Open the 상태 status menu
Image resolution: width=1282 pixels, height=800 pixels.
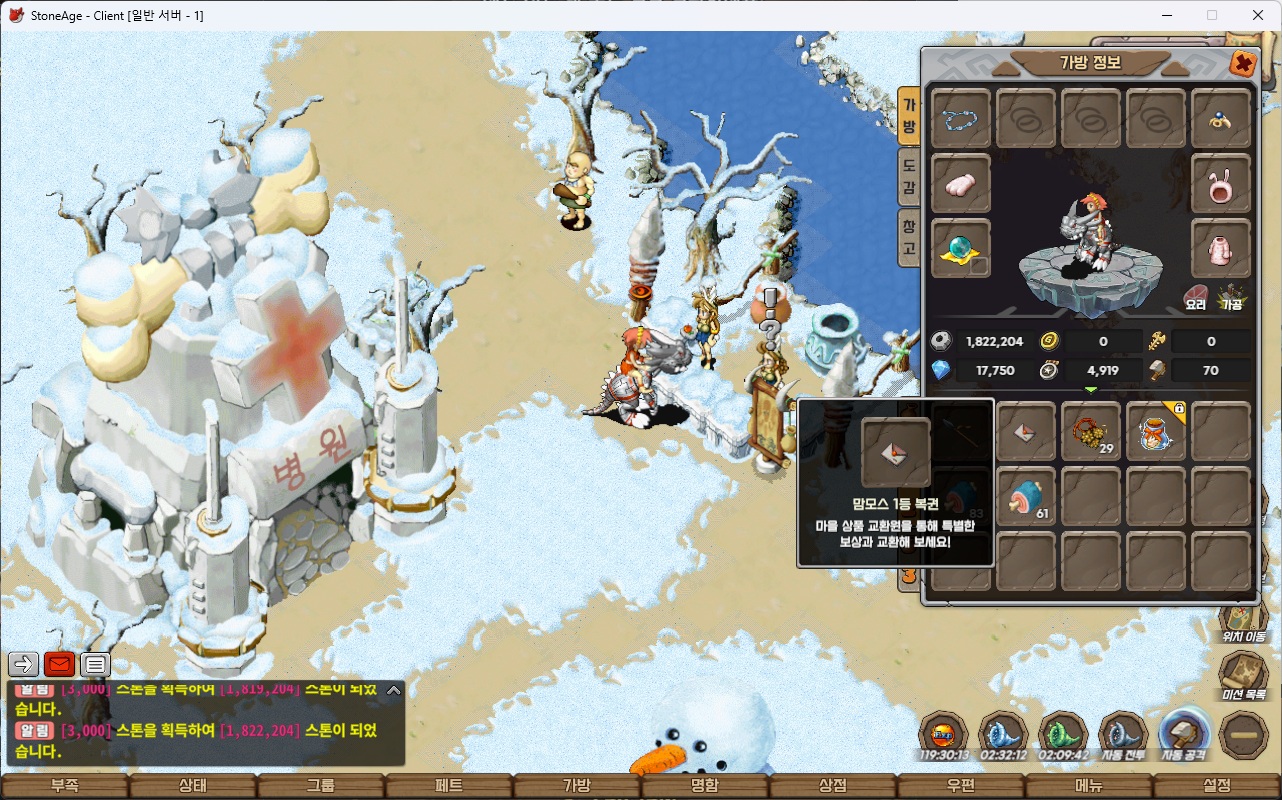[192, 786]
